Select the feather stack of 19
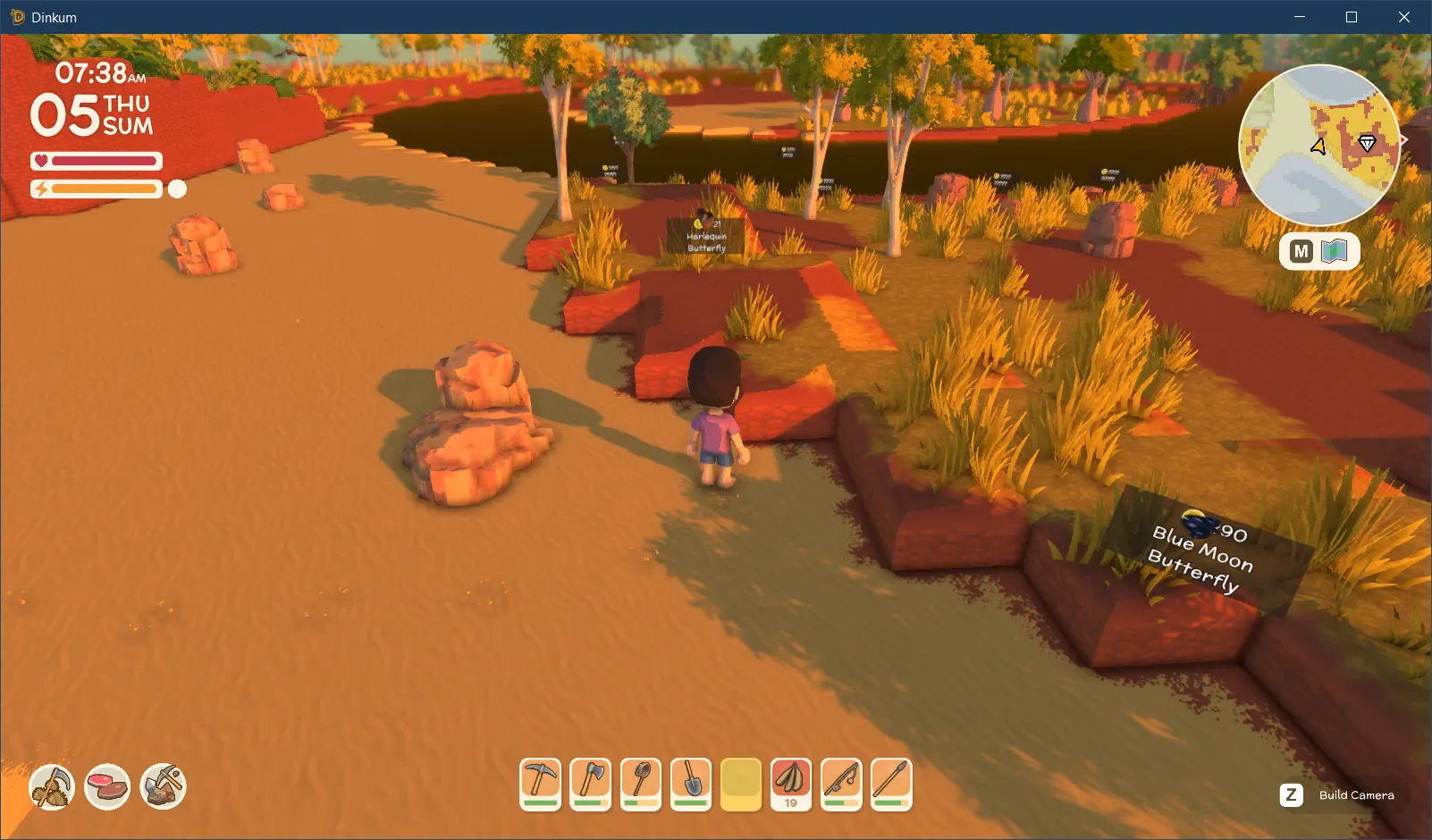Screen dimensions: 1432x840 pyautogui.click(x=791, y=784)
